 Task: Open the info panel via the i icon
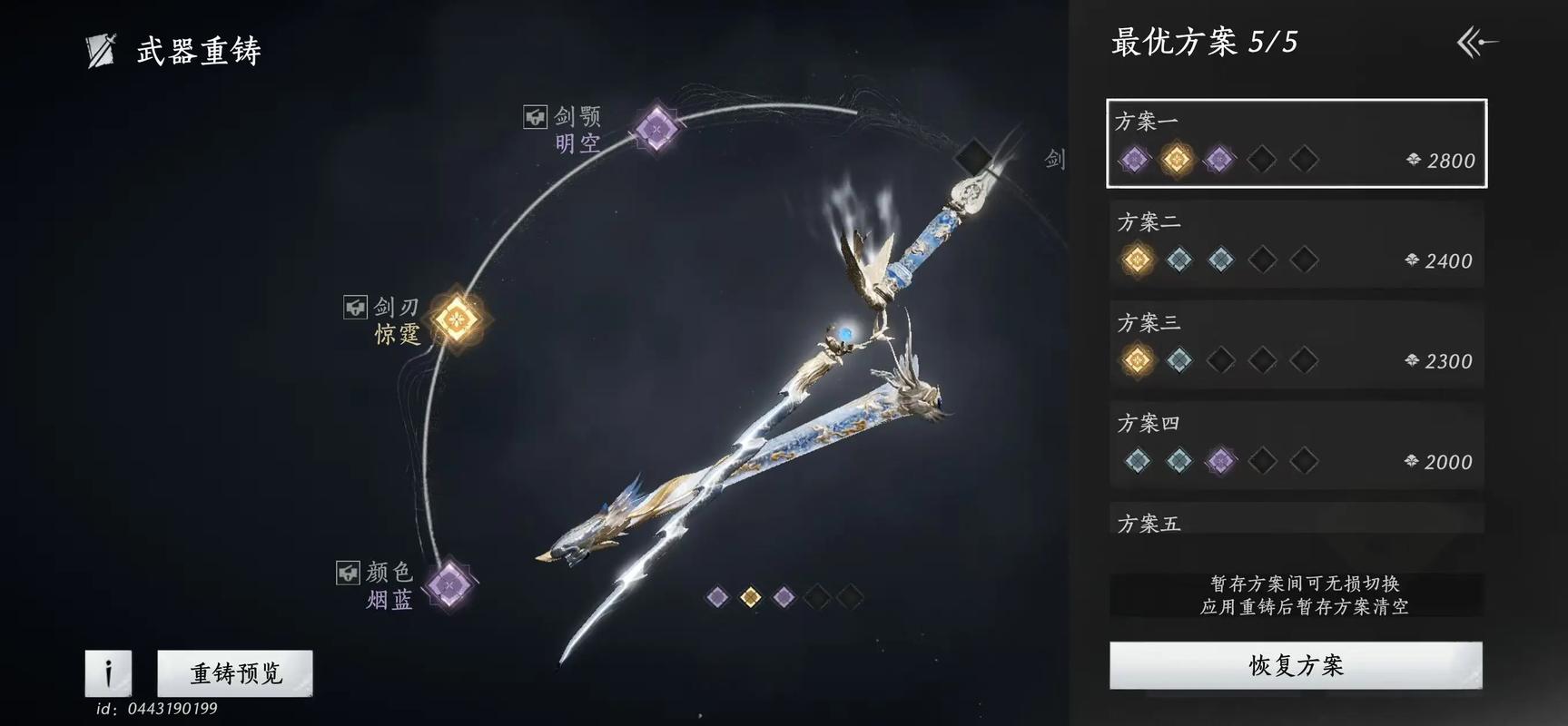(x=107, y=673)
